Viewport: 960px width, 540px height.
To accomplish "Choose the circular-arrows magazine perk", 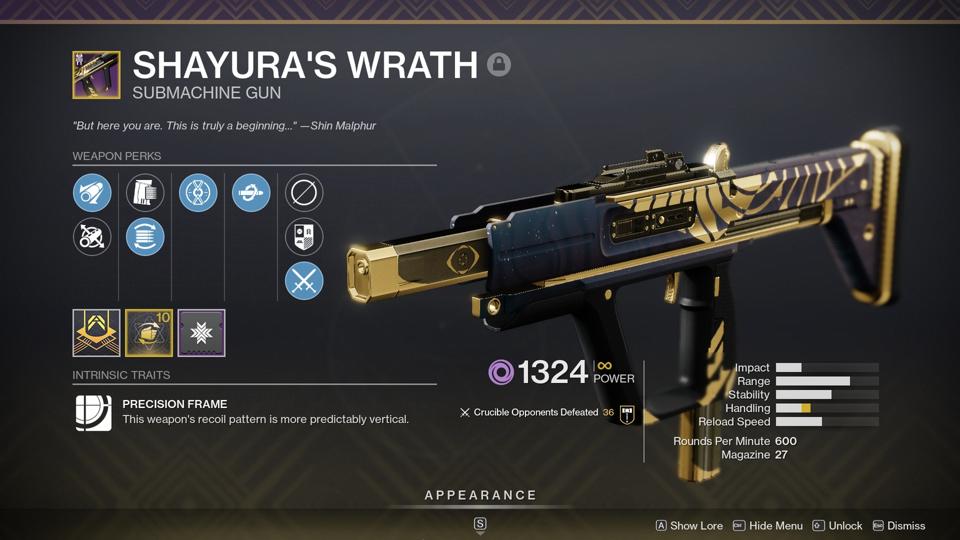I will 145,237.
